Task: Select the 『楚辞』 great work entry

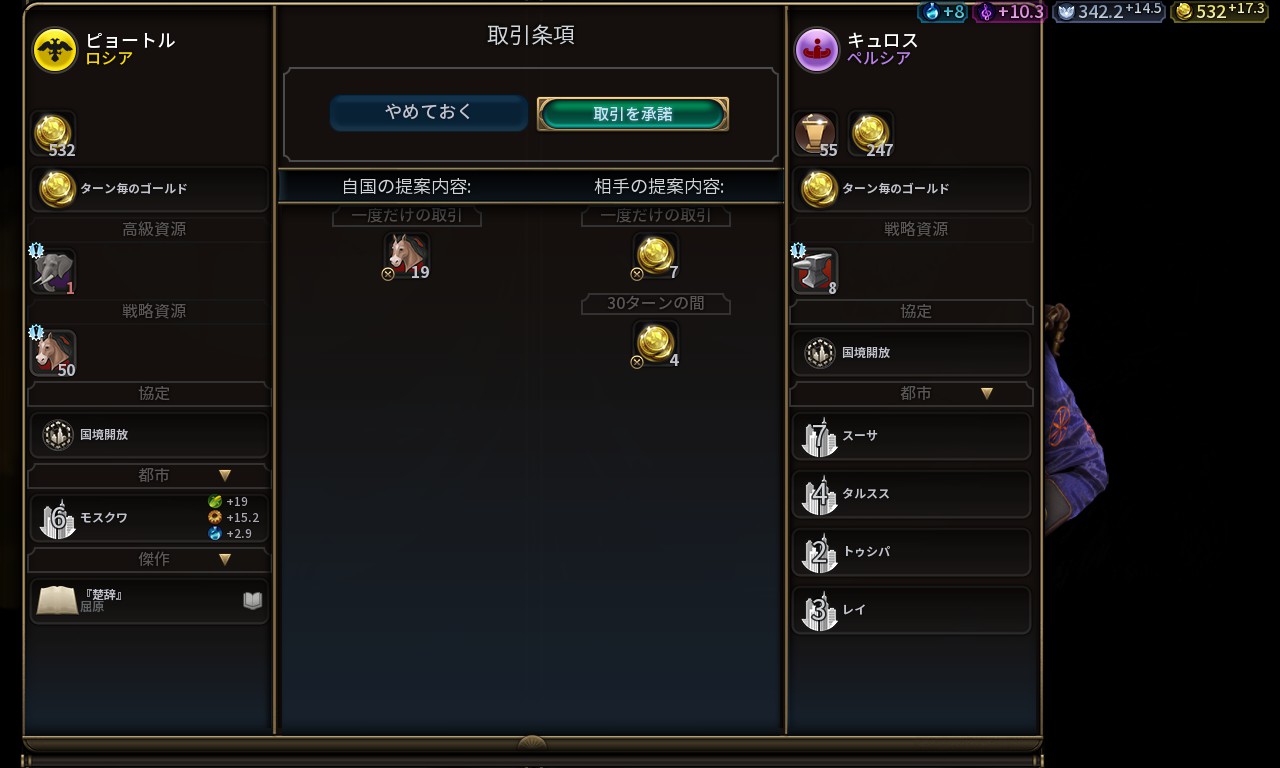Action: (x=150, y=600)
